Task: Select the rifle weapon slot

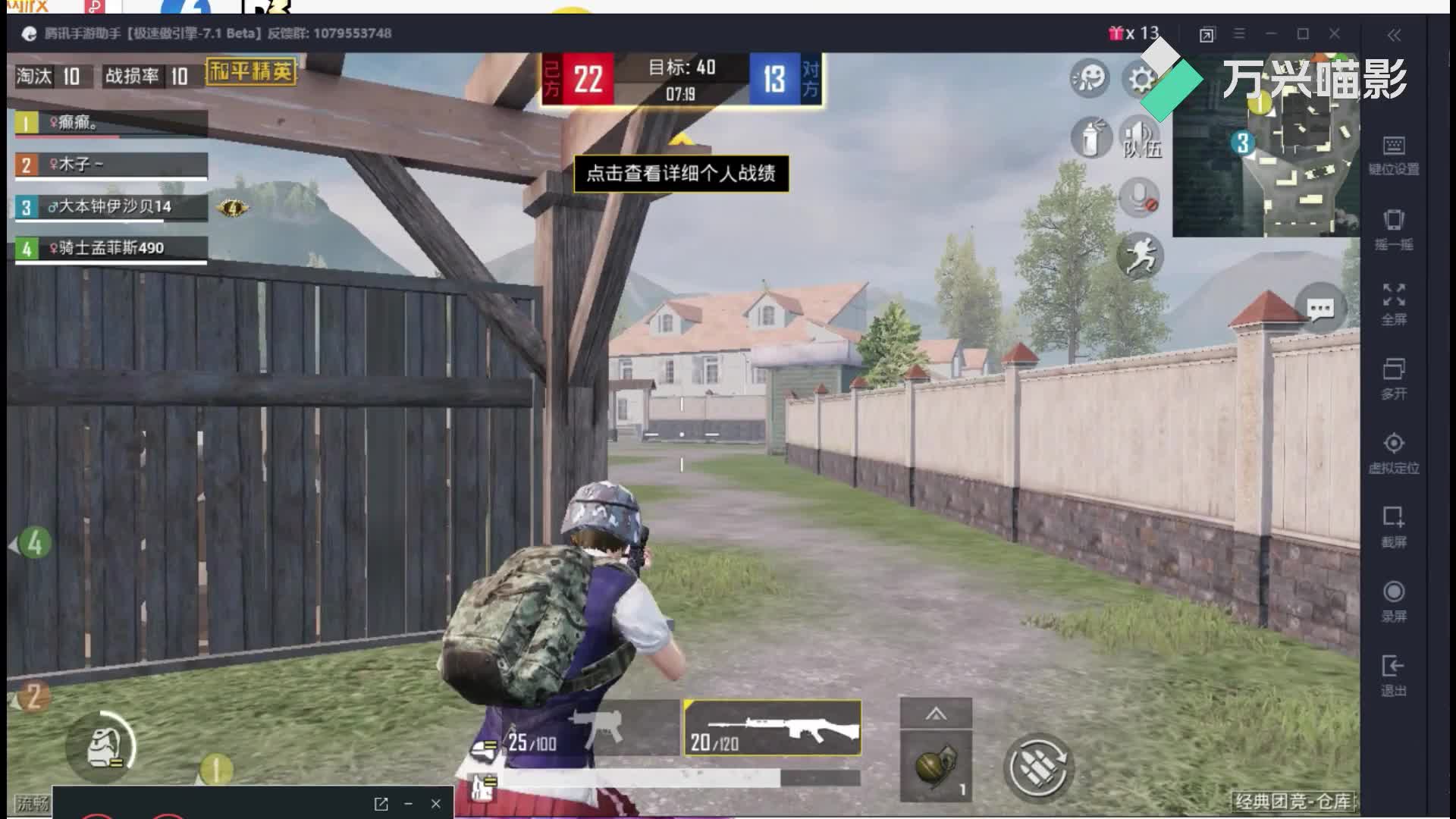Action: click(773, 729)
